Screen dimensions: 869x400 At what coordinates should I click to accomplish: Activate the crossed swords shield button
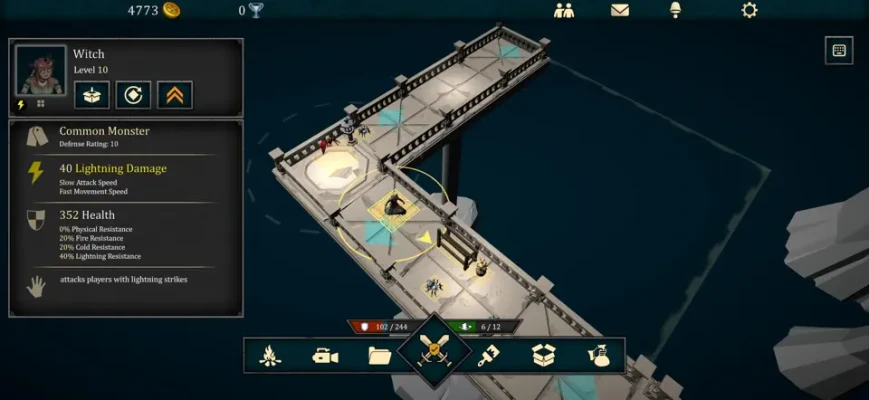(435, 352)
